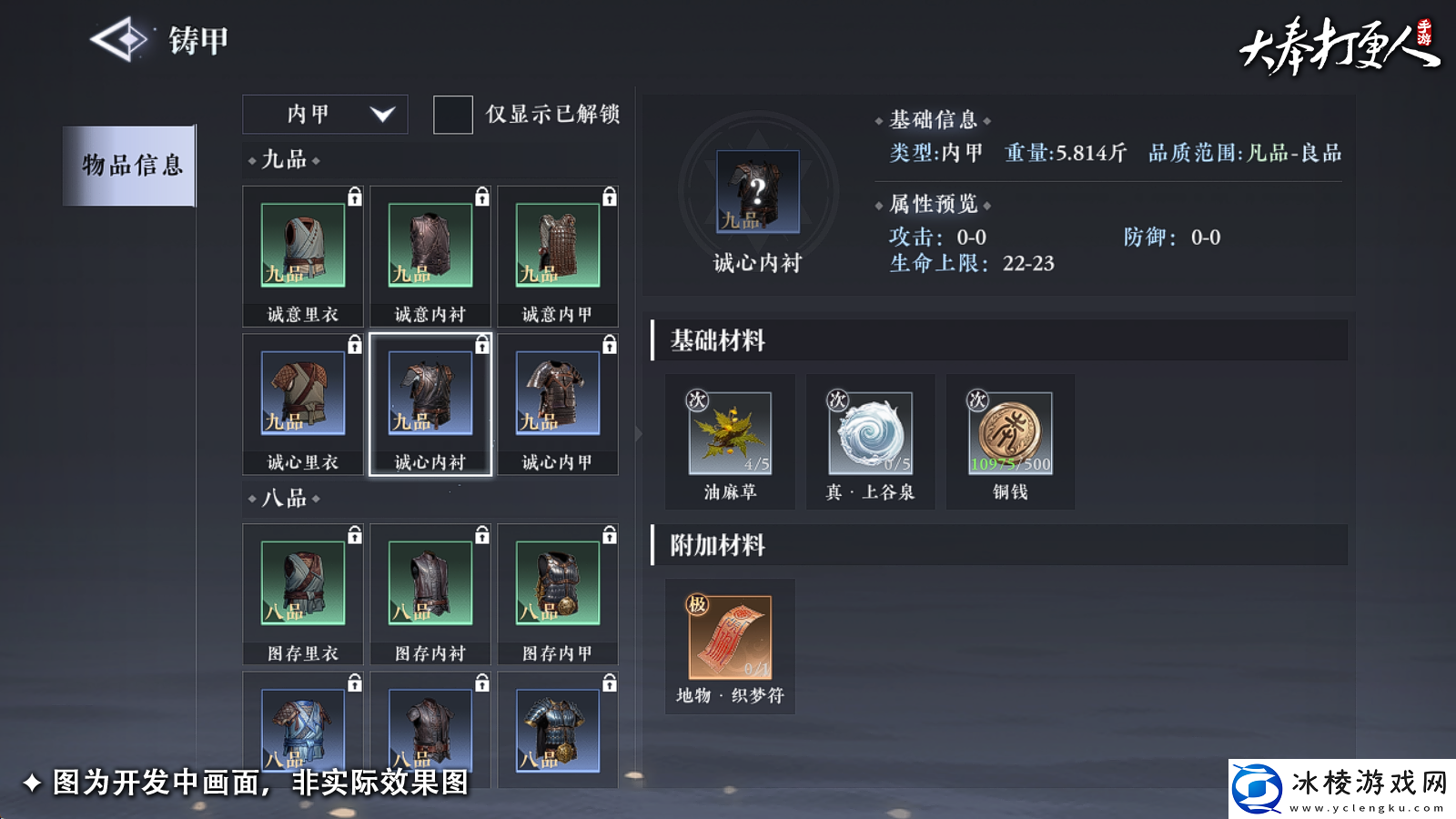Collapse the 九品 section
The width and height of the screenshot is (1456, 819).
pyautogui.click(x=282, y=160)
